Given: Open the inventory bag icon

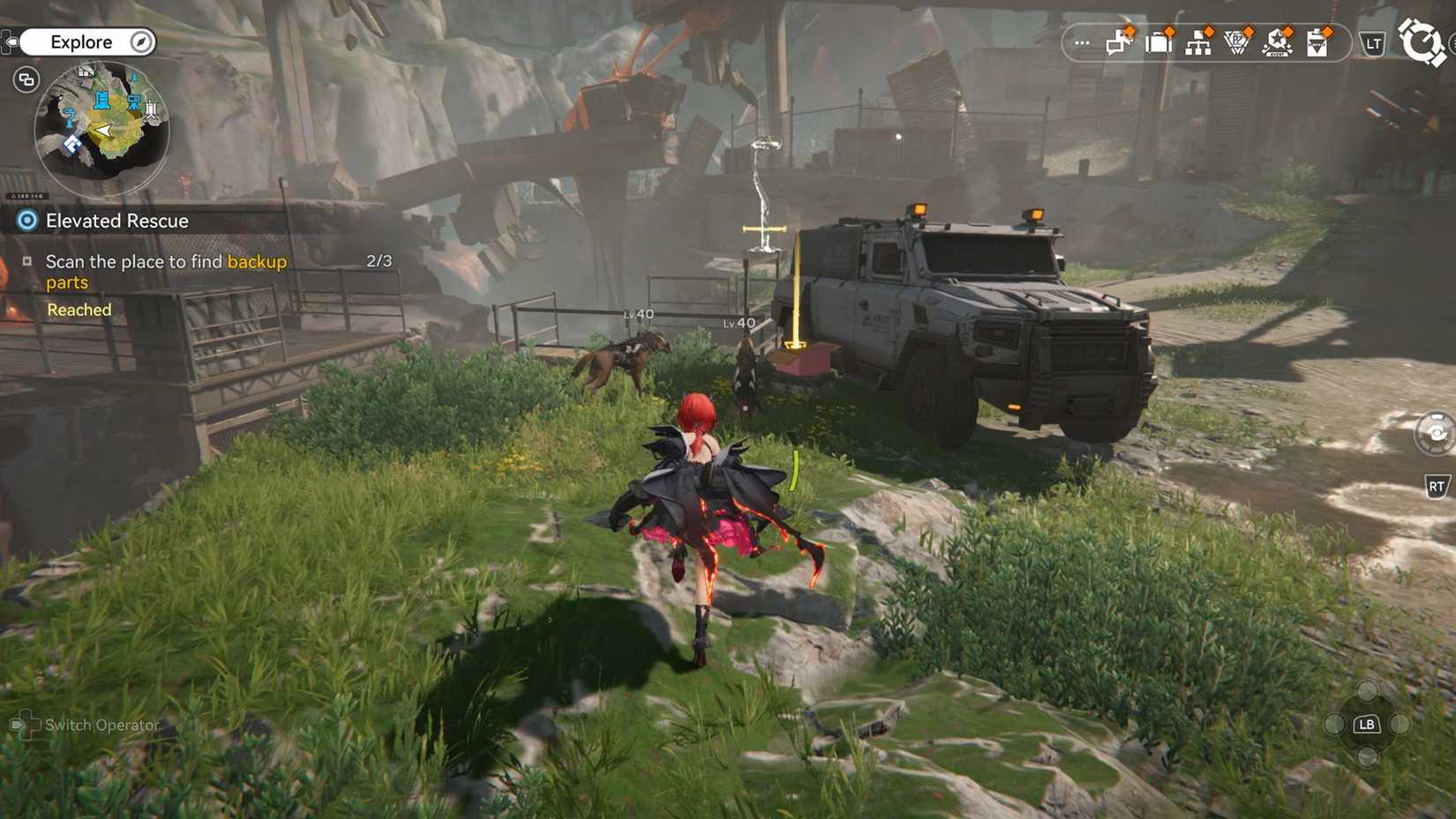Looking at the screenshot, I should (1159, 42).
